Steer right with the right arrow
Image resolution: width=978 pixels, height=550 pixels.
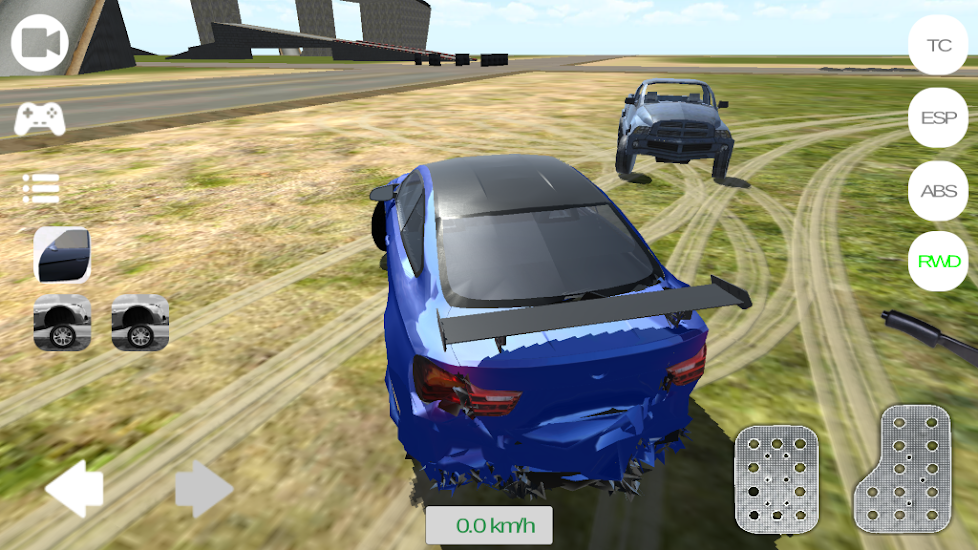point(204,490)
